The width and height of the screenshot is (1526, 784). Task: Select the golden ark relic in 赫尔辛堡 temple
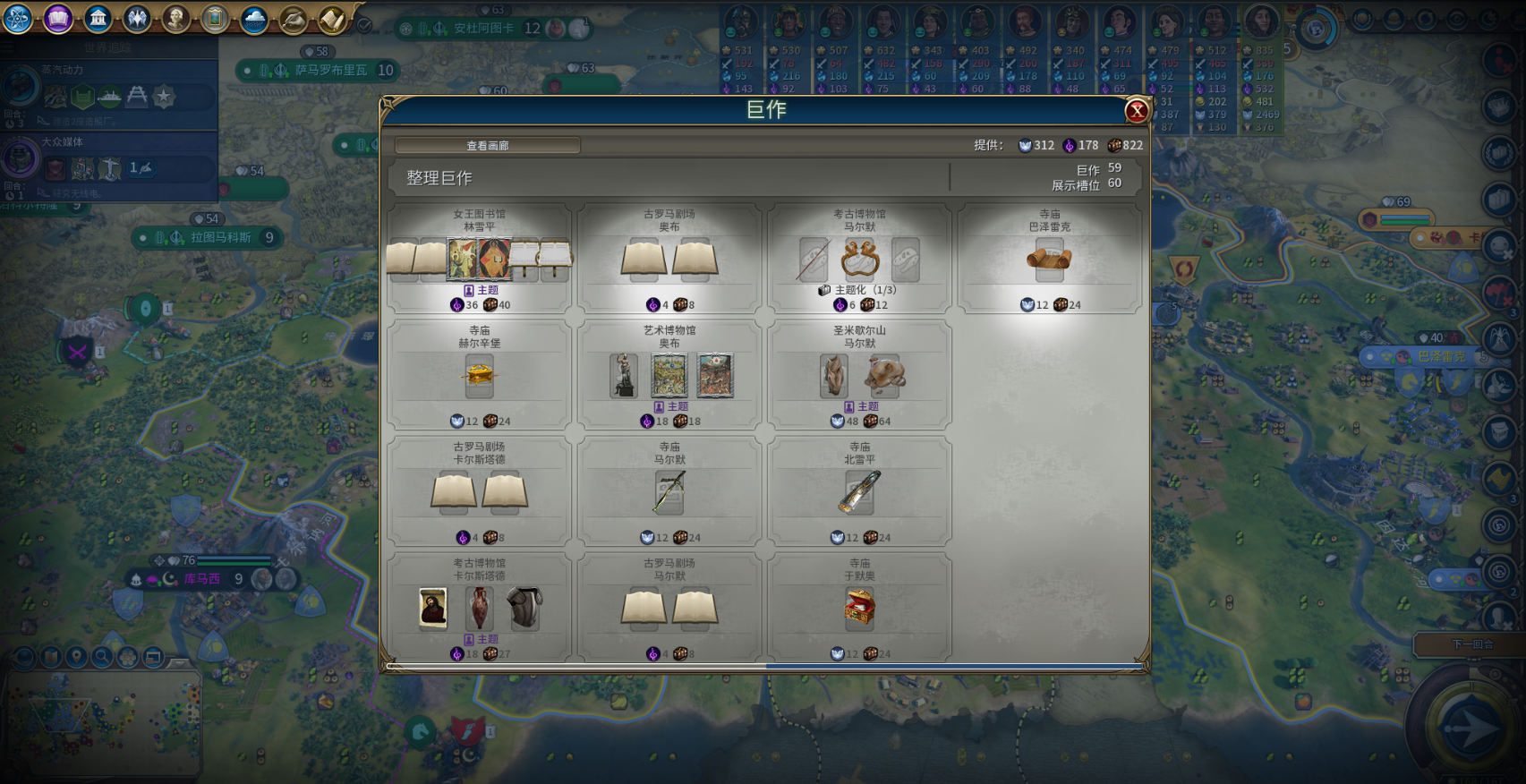480,374
